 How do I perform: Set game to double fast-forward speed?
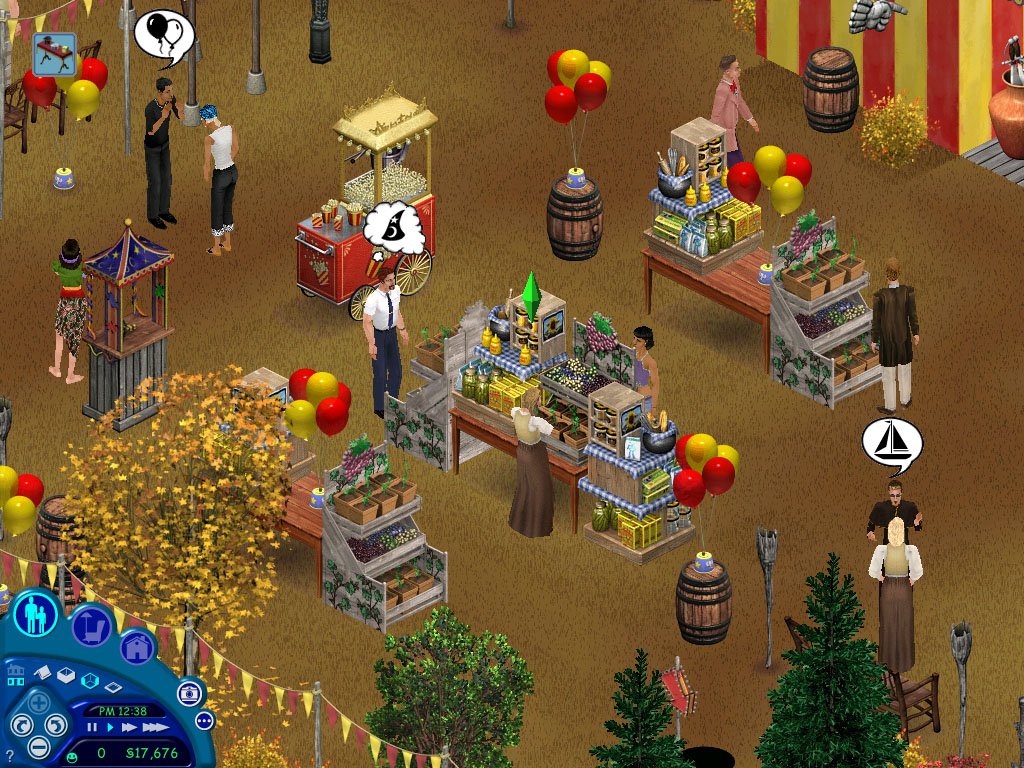pos(130,728)
